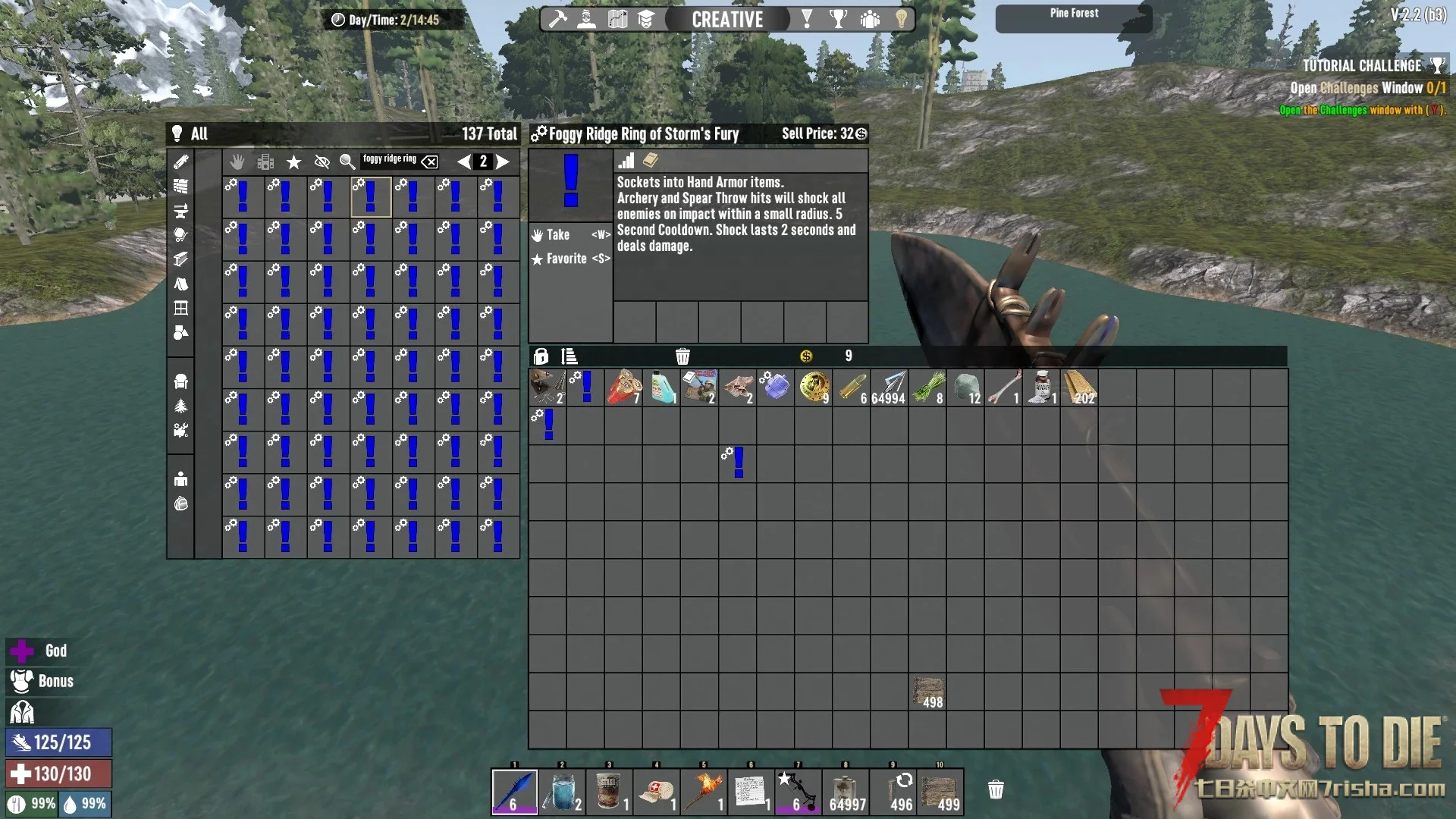Go to previous creative menu page
This screenshot has height=819, width=1456.
point(463,162)
